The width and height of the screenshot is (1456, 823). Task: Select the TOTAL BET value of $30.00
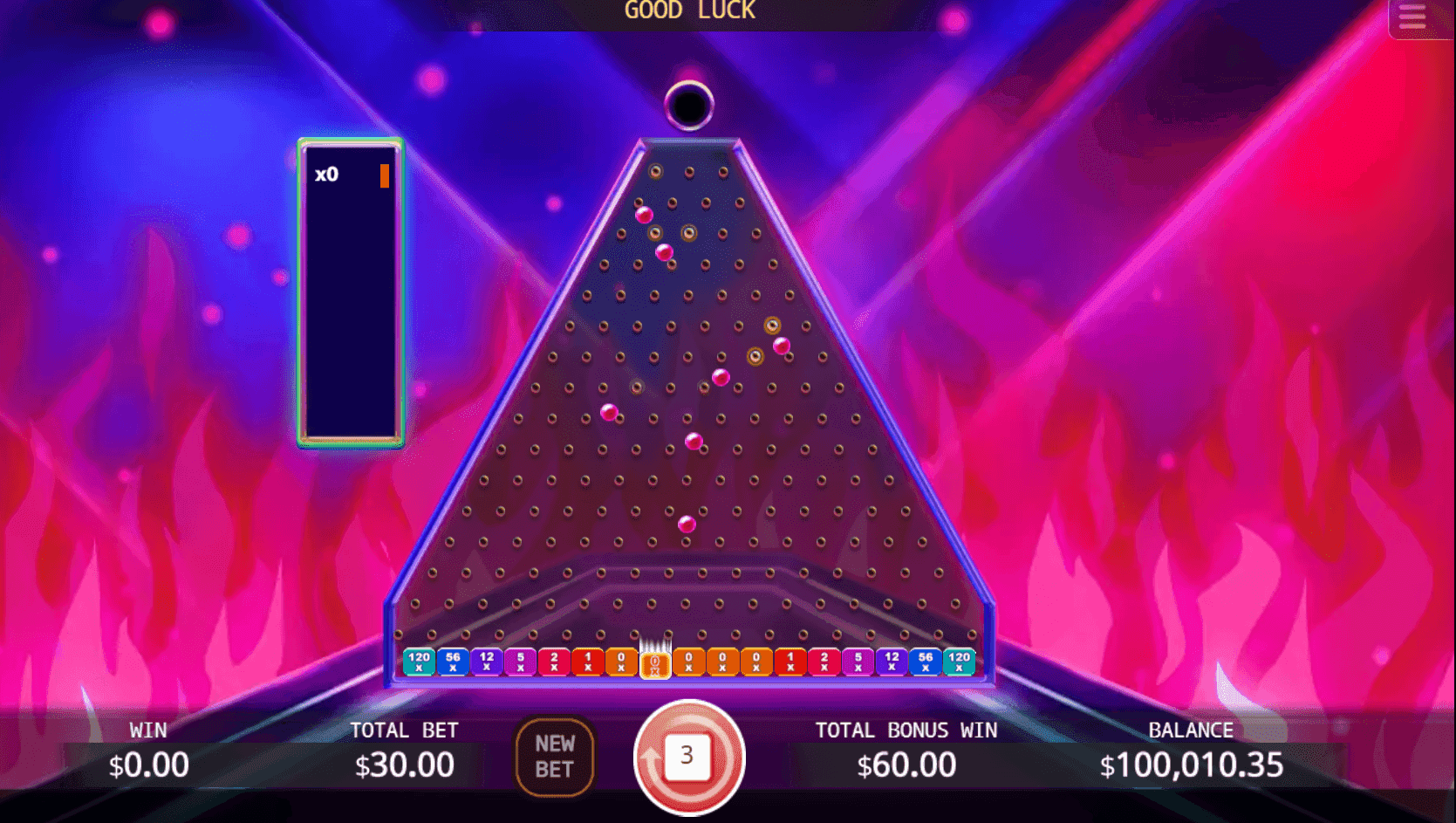pyautogui.click(x=405, y=765)
